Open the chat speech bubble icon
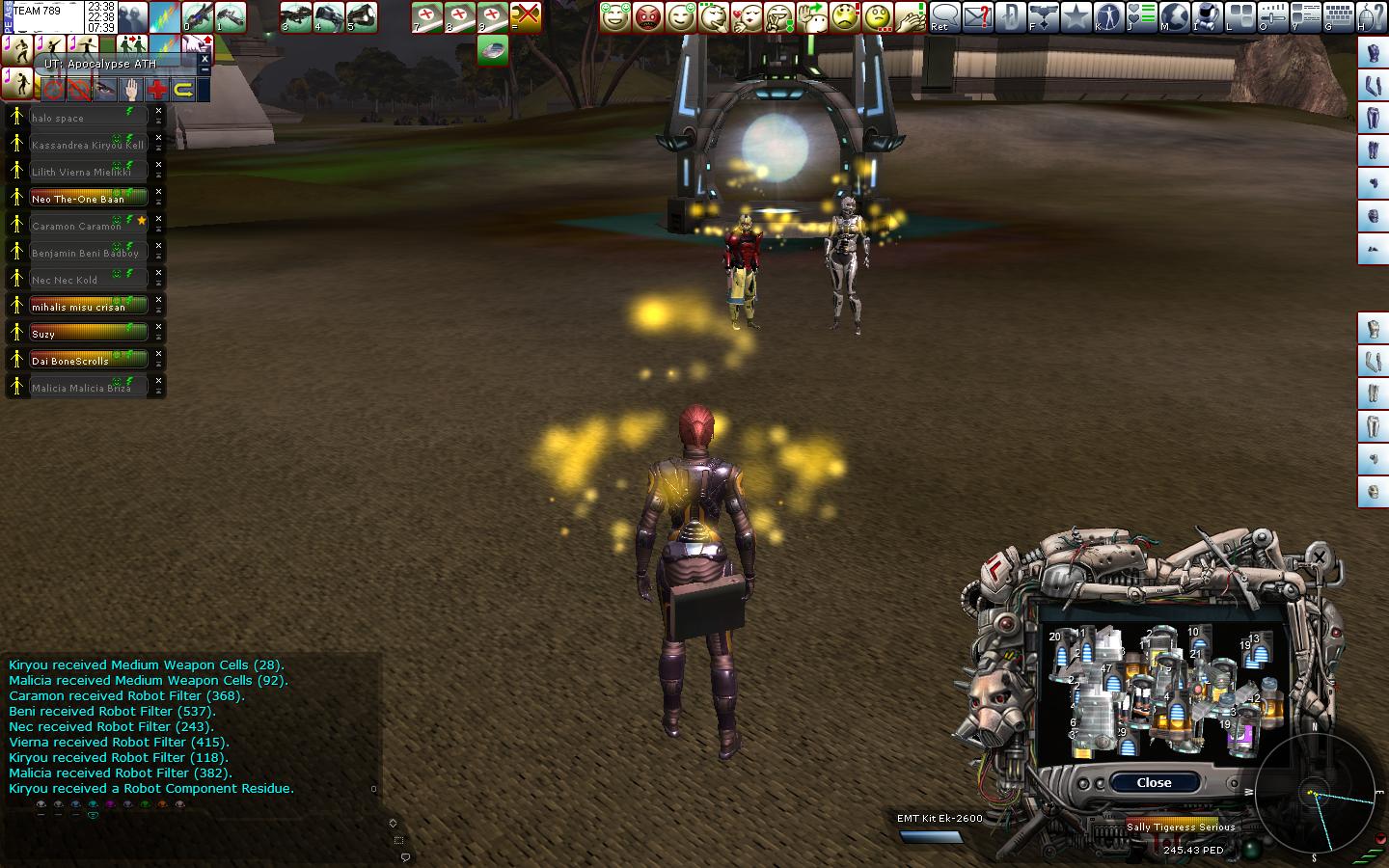Screen dimensions: 1389x868 (945, 16)
